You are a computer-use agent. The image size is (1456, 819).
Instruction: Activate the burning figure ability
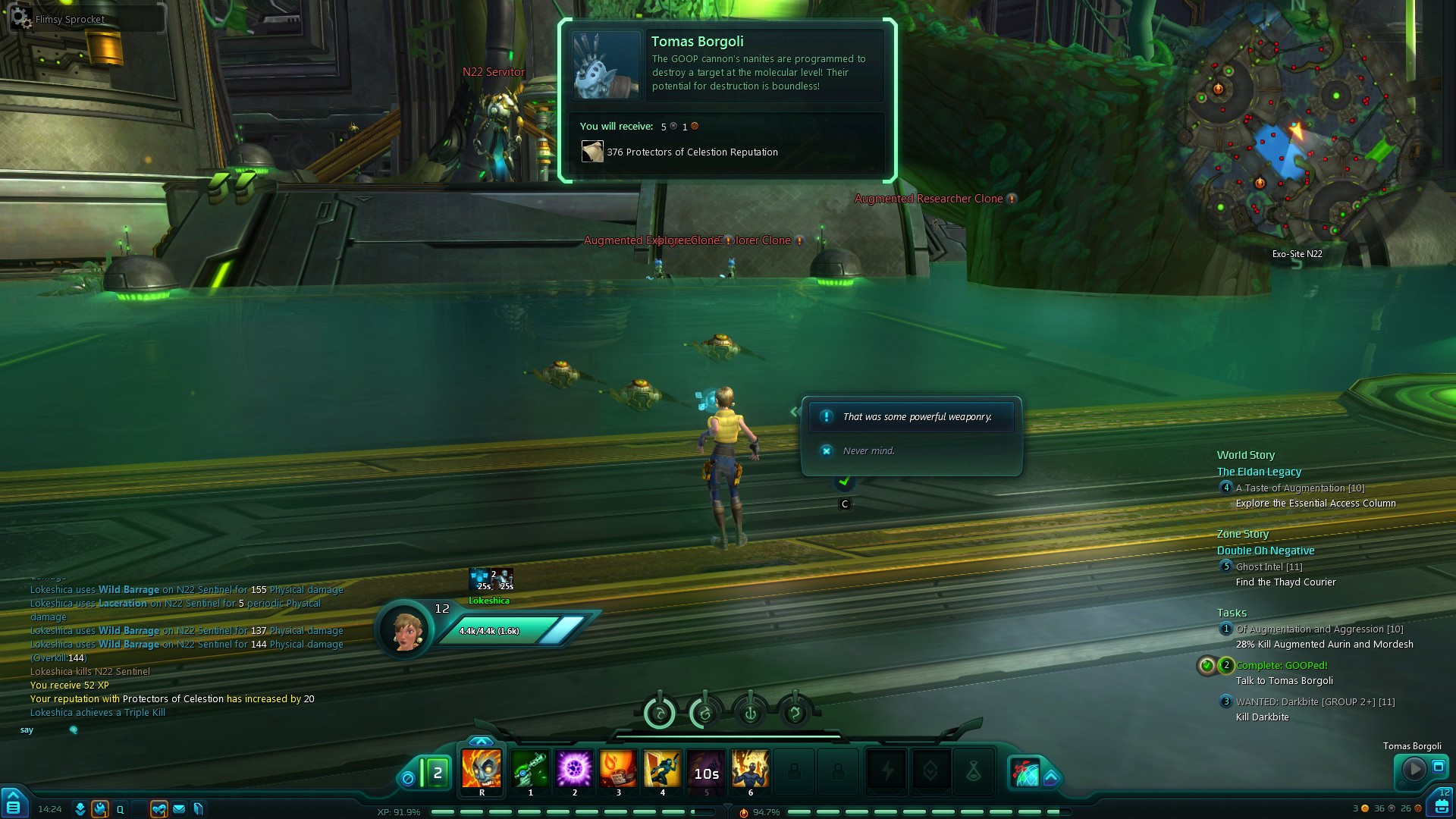click(750, 769)
